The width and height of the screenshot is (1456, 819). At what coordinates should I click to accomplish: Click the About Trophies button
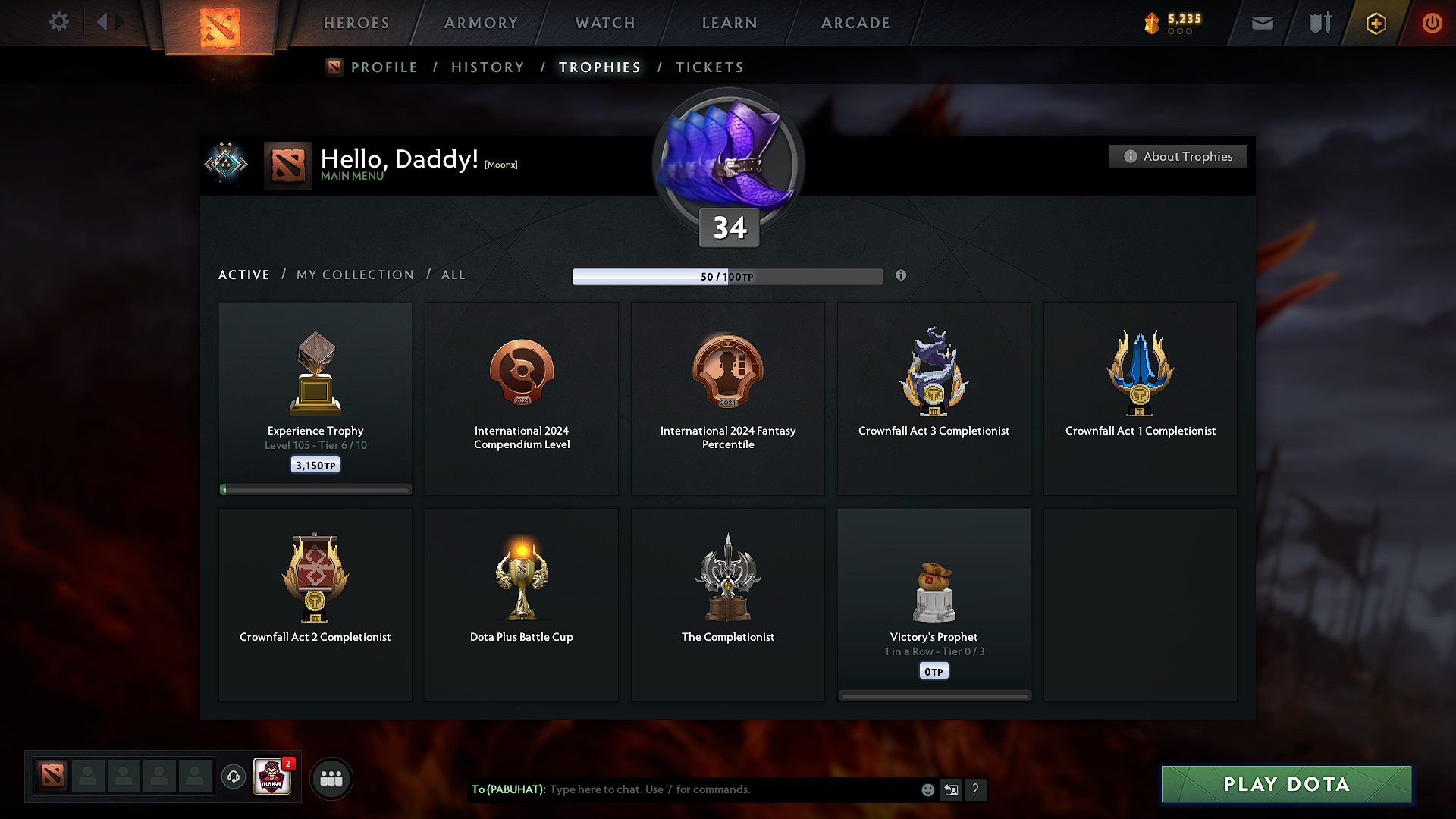point(1178,156)
